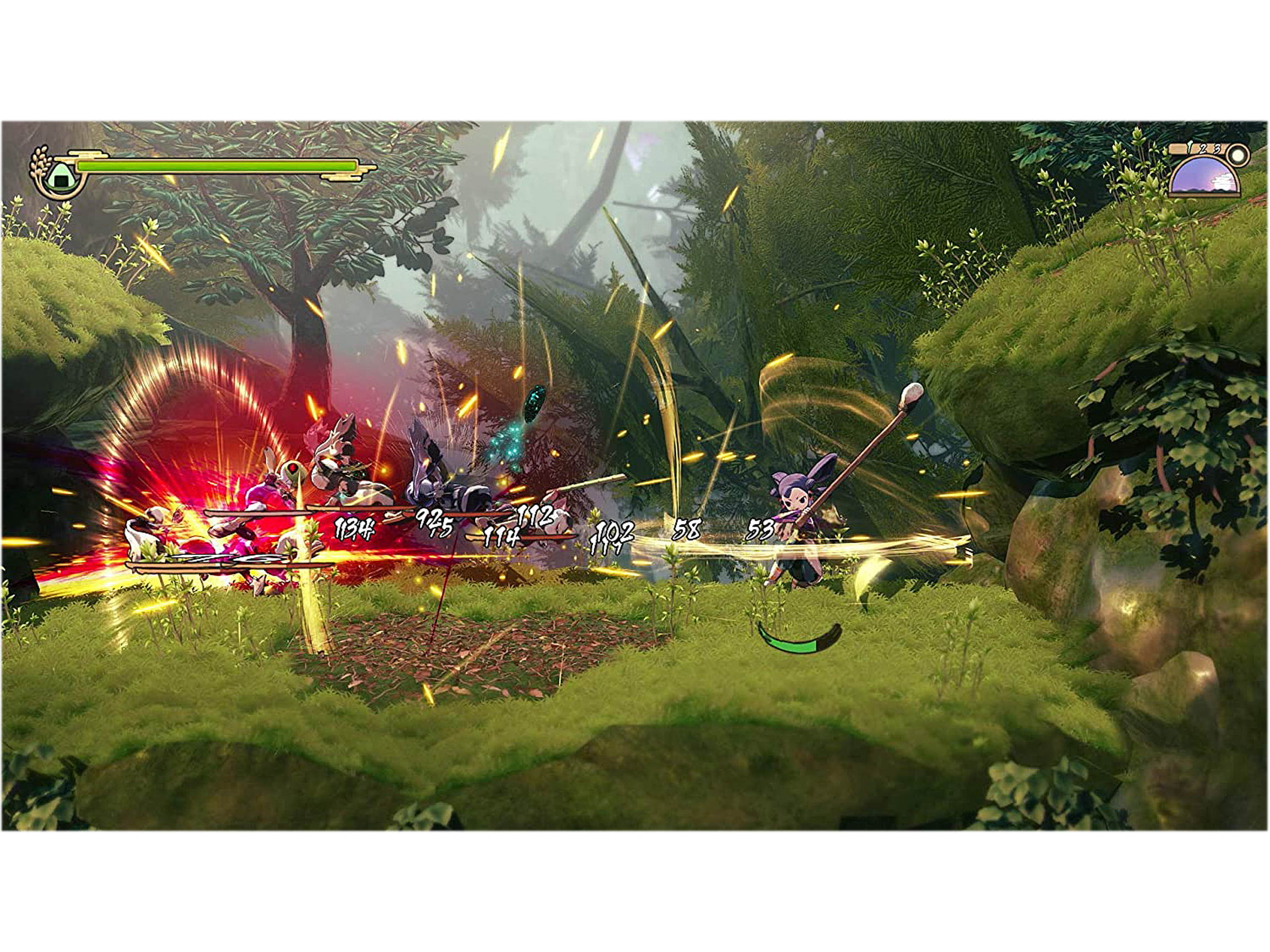Switch to day 3 on the day tracker
The image size is (1270, 952).
click(1218, 149)
